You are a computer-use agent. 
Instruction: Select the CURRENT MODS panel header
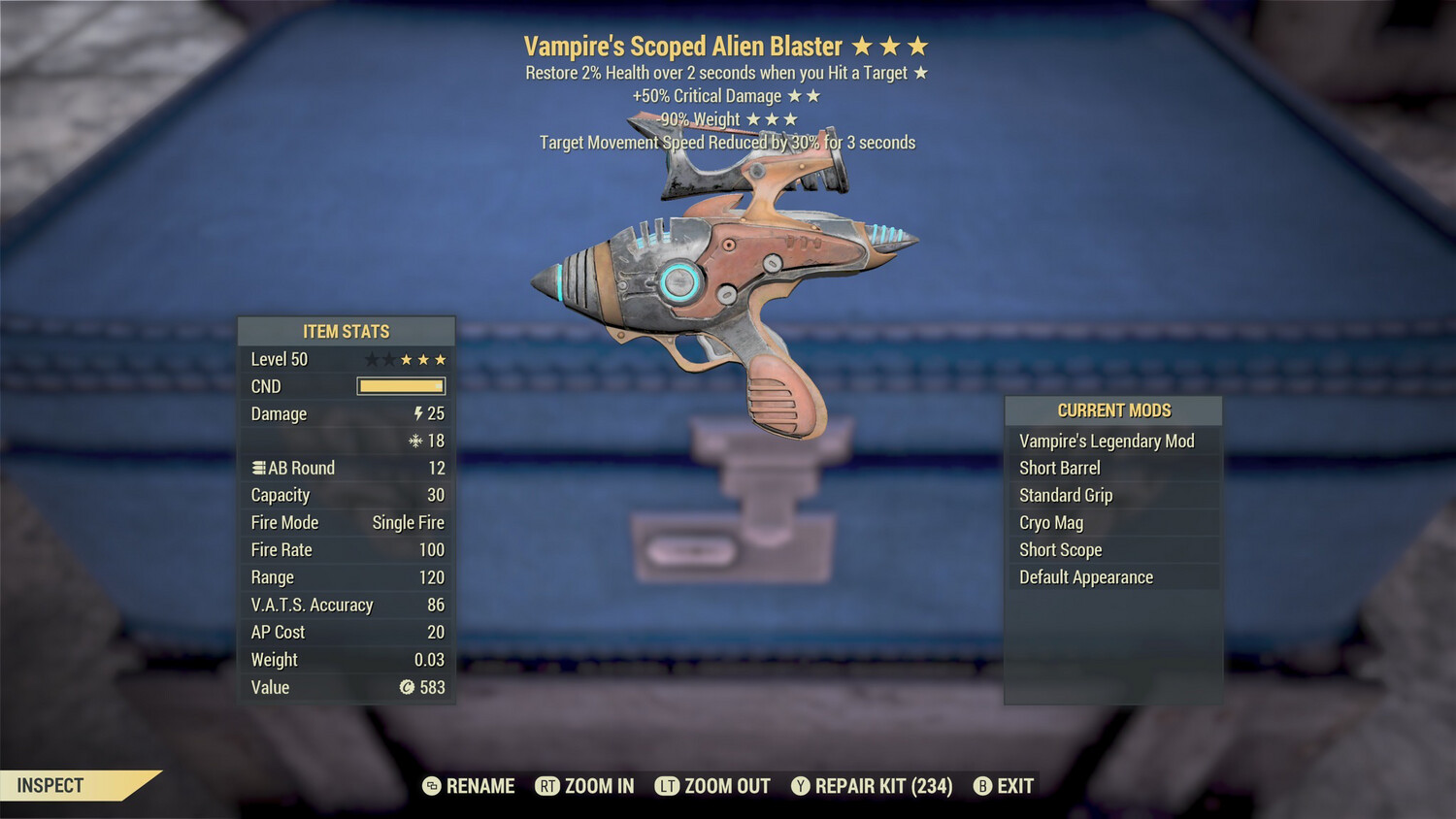click(1113, 410)
